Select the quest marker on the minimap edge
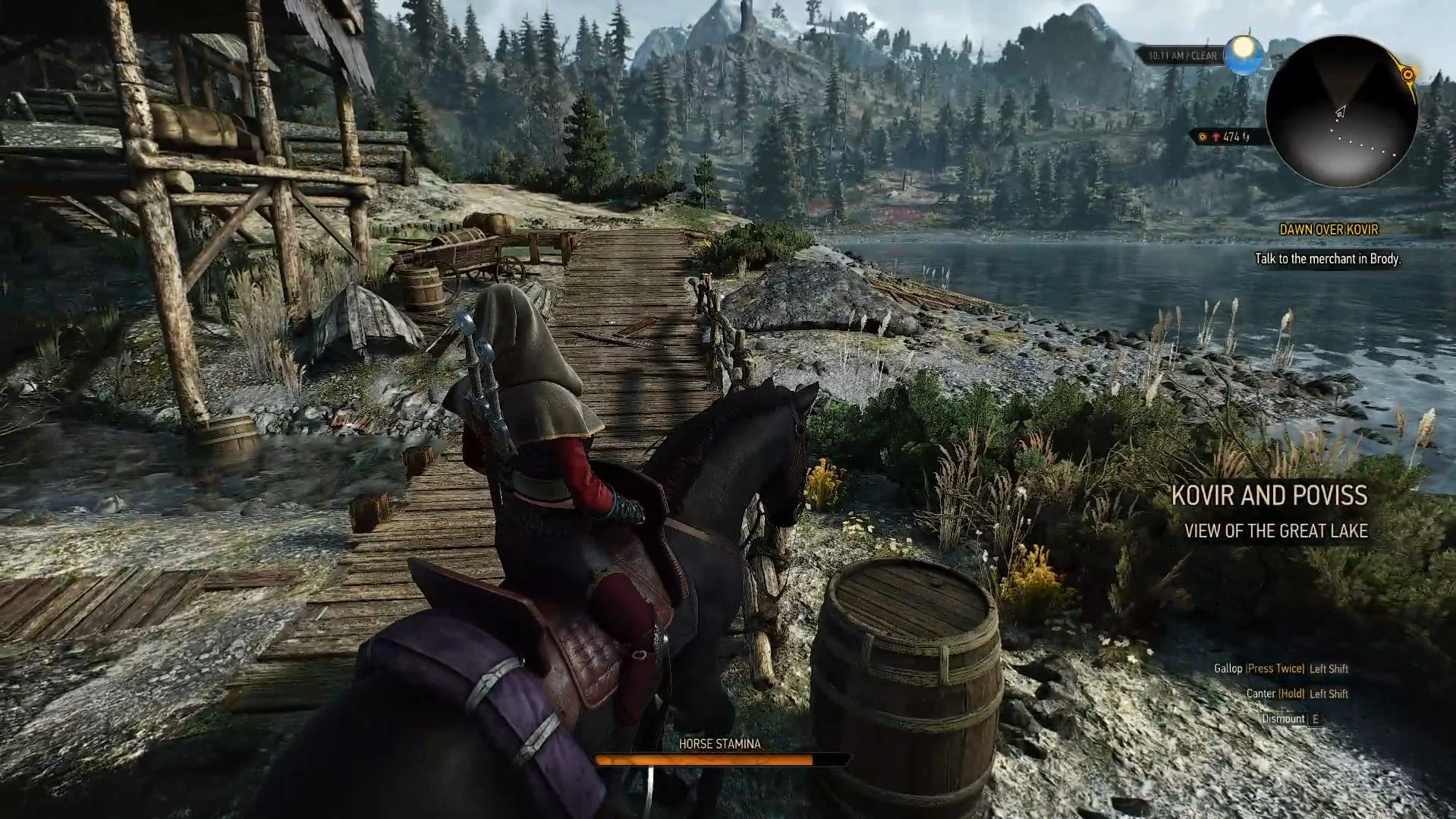Viewport: 1456px width, 819px height. click(x=1408, y=76)
